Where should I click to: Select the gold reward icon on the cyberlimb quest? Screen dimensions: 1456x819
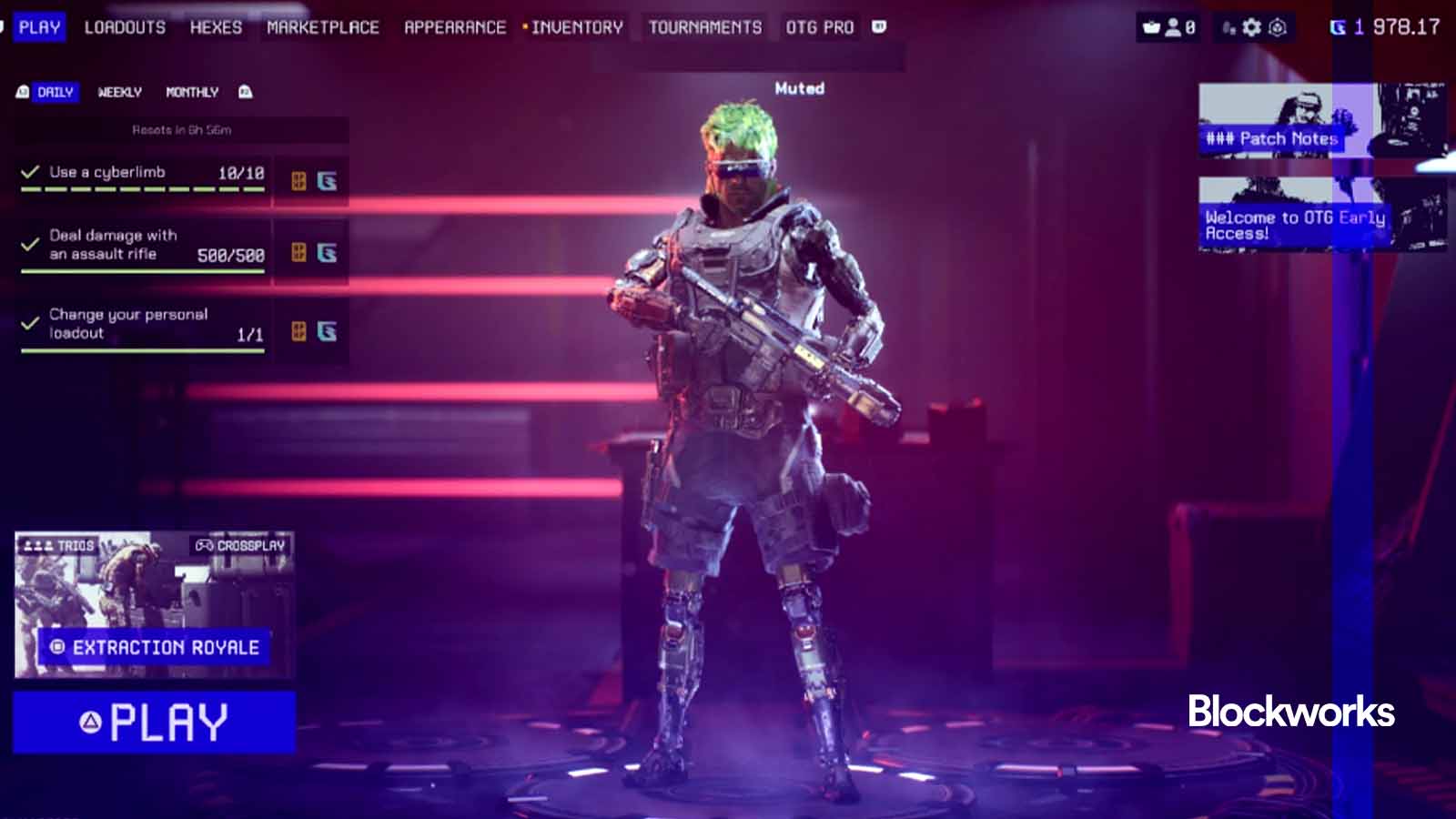[299, 179]
